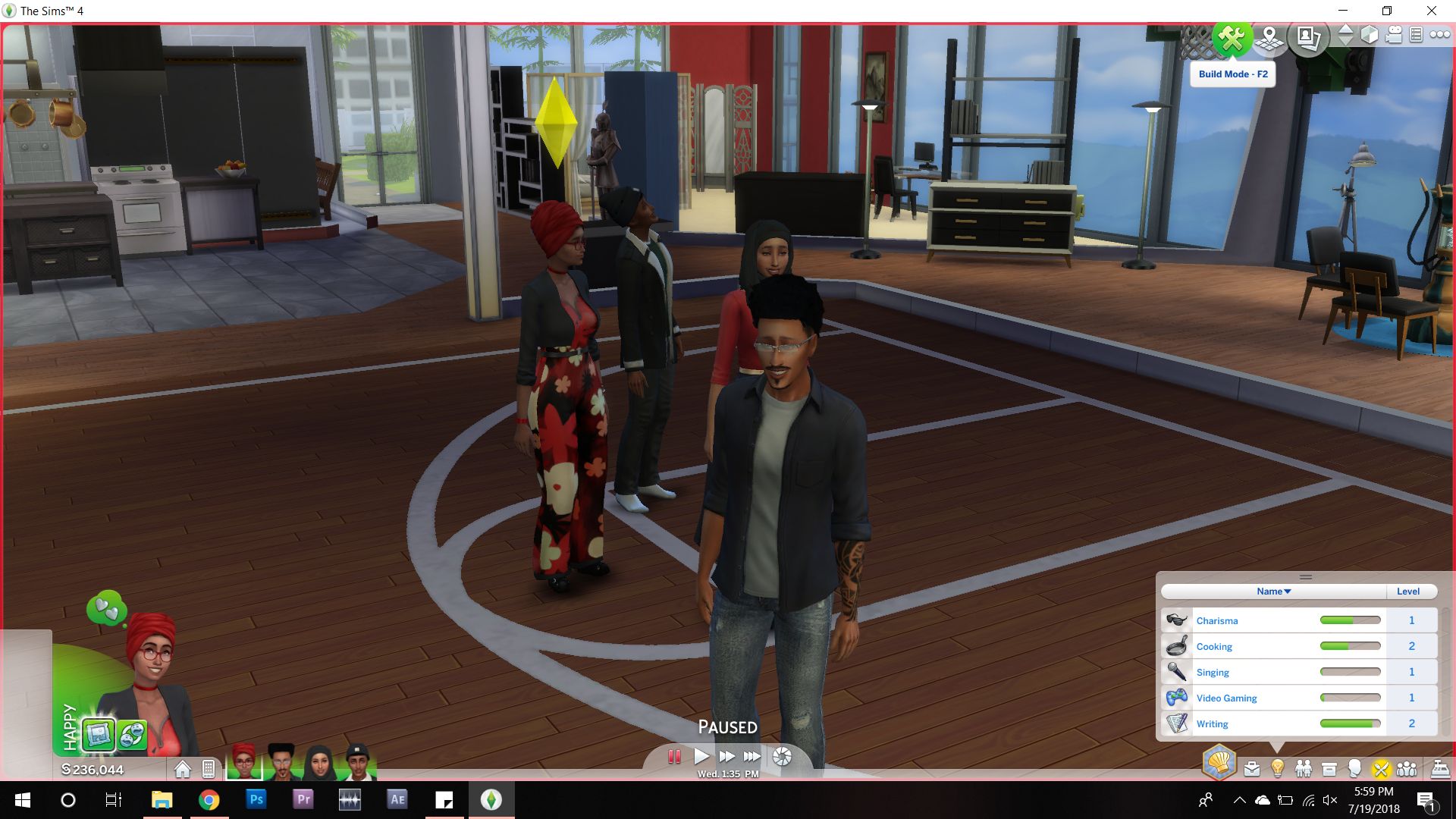Collapse the Skills panel via the lightbulb icon
Viewport: 1456px width, 819px height.
point(1279,768)
